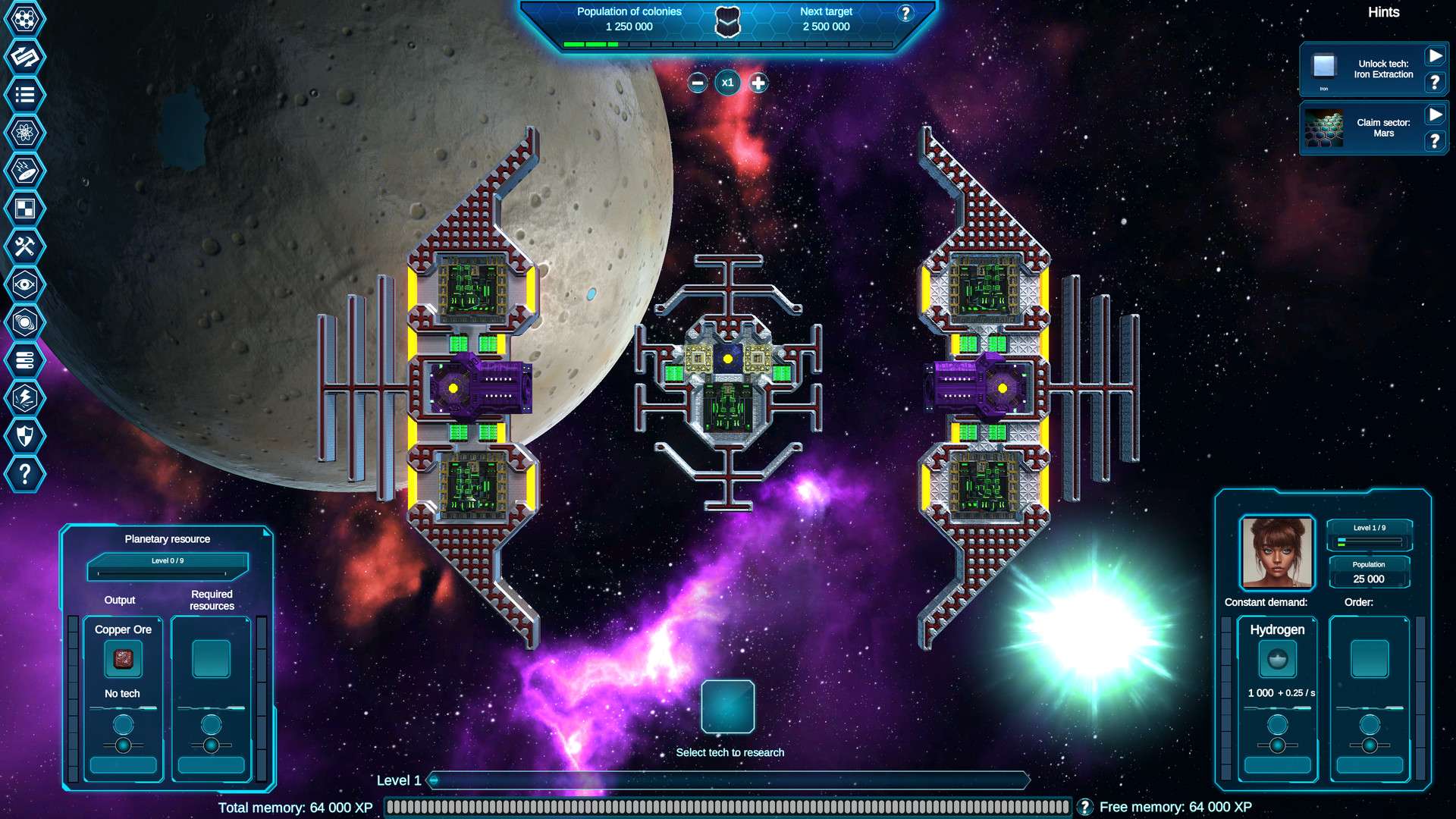Open the shield defense icon
This screenshot has width=1456, height=819.
pyautogui.click(x=24, y=436)
